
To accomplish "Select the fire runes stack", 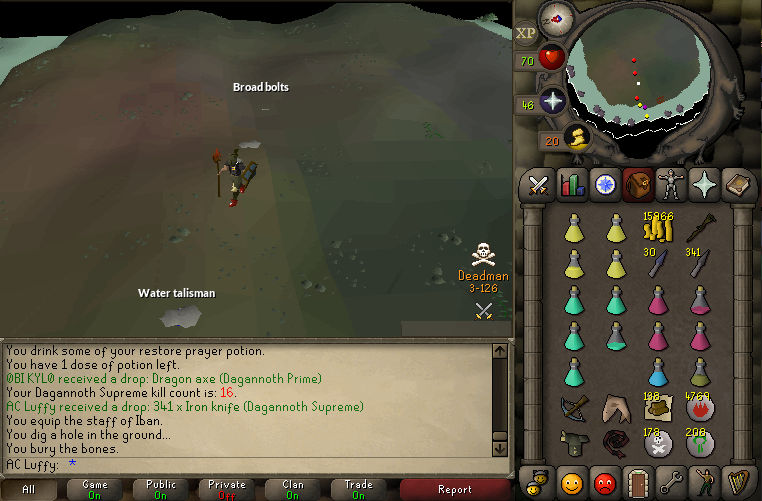I will [698, 408].
